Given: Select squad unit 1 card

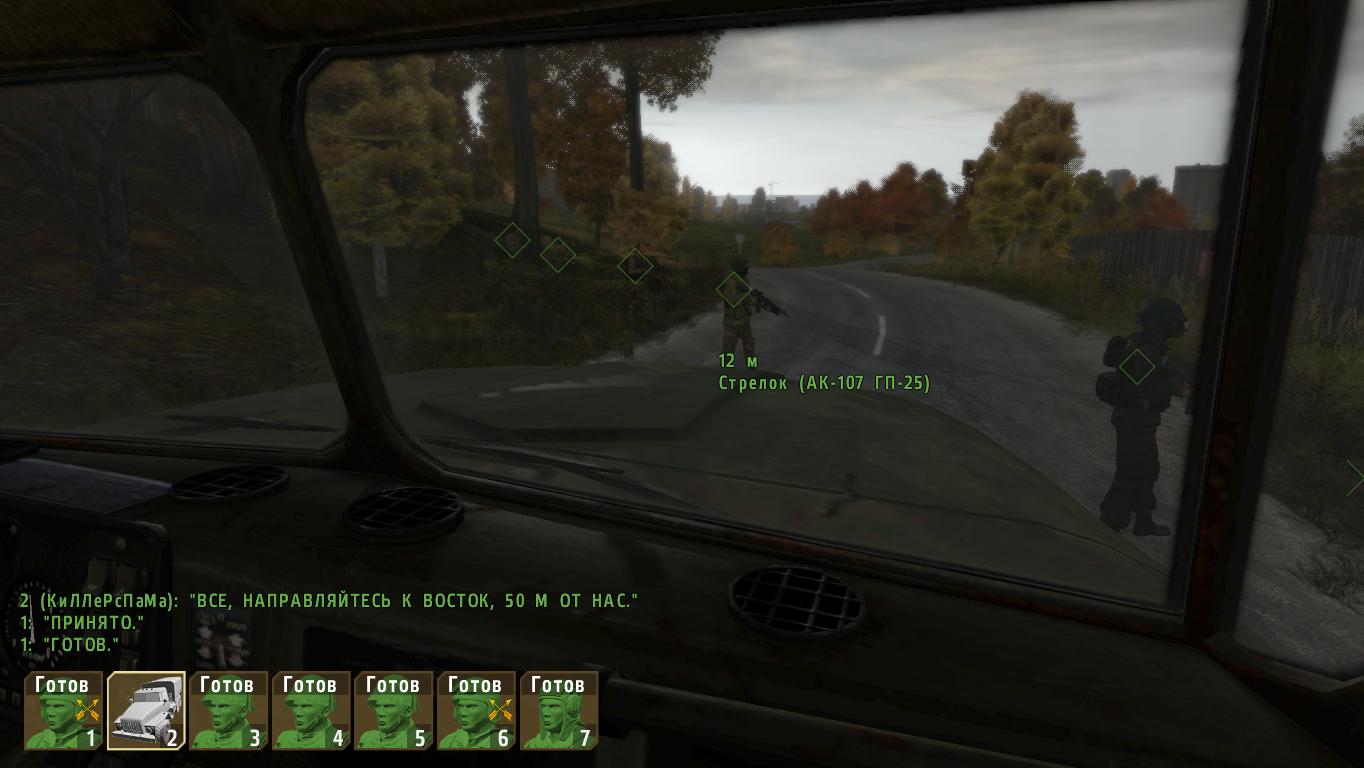Looking at the screenshot, I should [x=64, y=711].
